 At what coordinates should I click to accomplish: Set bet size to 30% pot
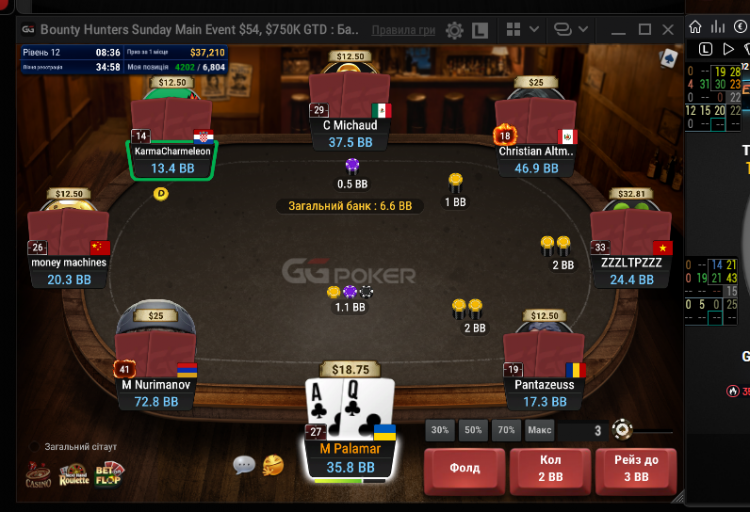439,431
